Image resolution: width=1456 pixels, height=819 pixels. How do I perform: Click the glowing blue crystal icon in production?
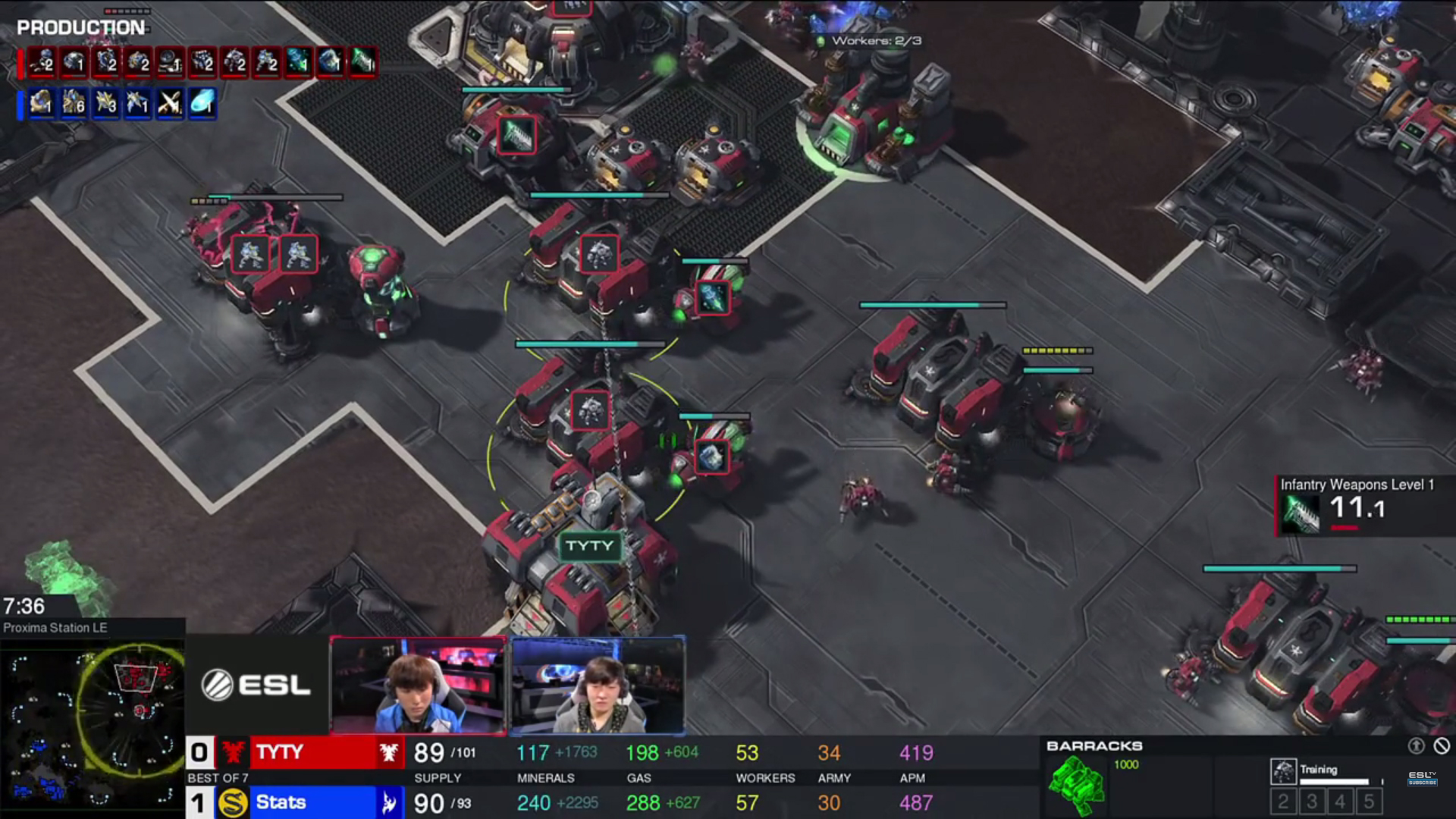click(x=202, y=103)
